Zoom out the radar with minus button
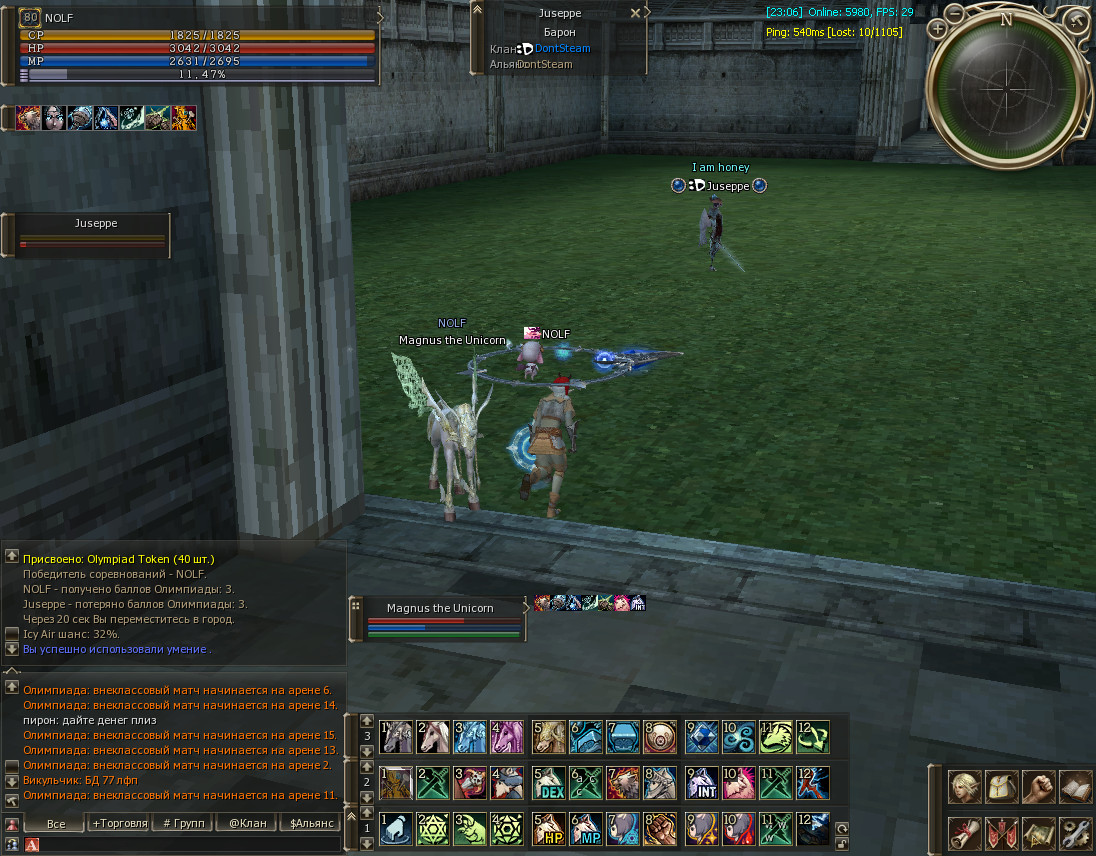 click(955, 14)
